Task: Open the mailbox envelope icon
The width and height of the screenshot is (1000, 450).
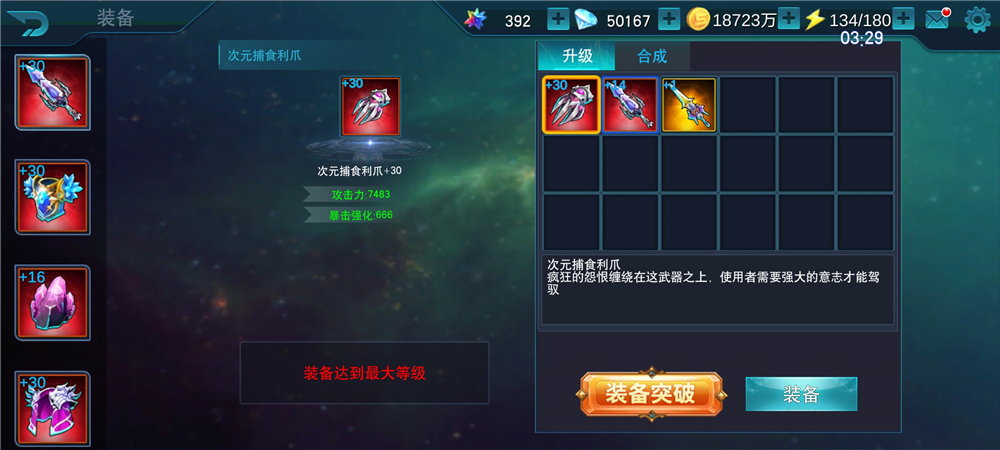Action: click(x=937, y=20)
